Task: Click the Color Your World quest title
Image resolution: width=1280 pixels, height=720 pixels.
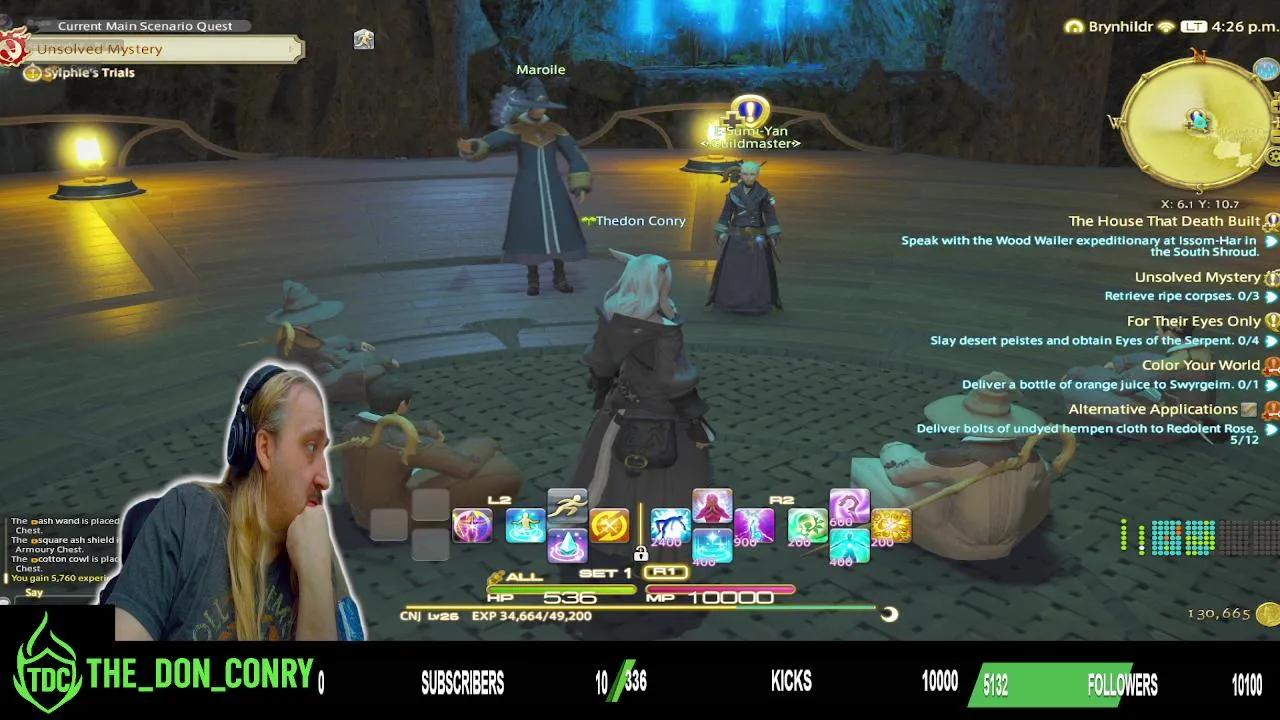Action: [x=1200, y=364]
